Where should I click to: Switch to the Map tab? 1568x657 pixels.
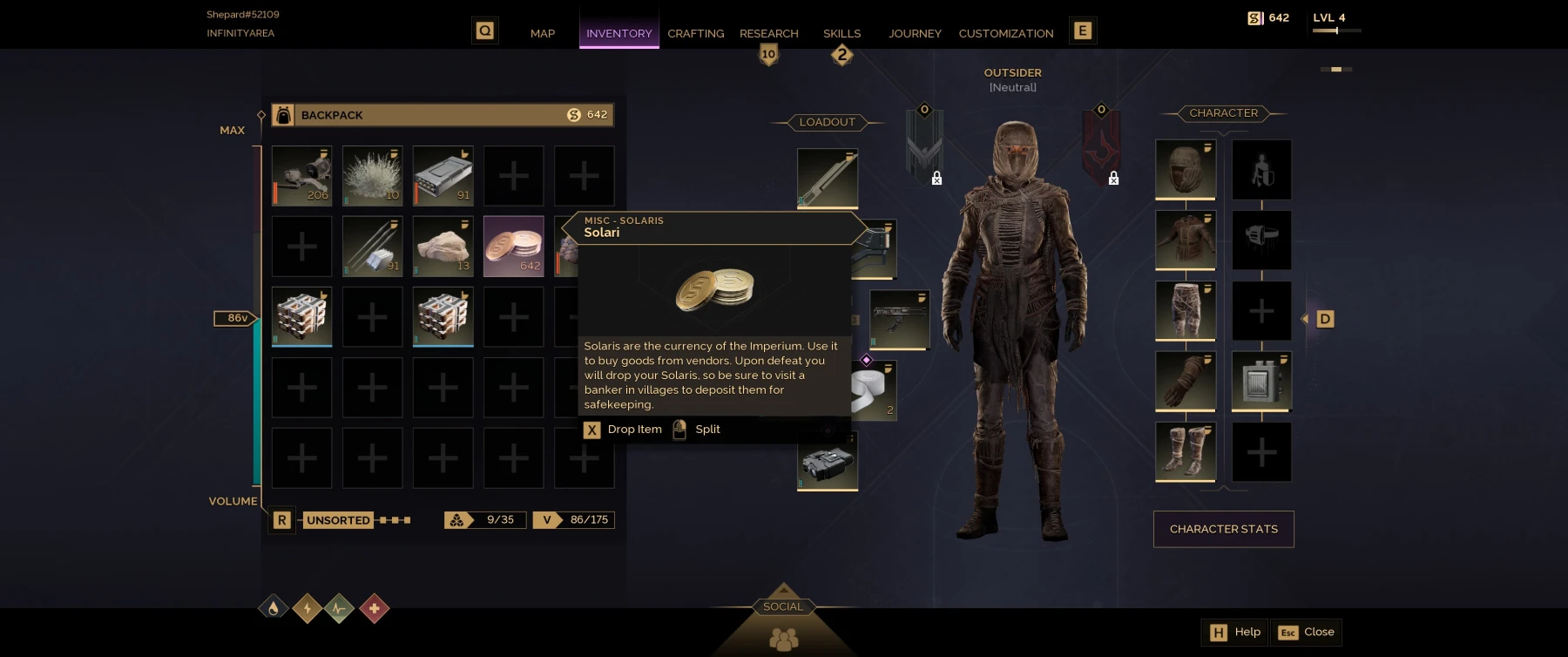(x=542, y=33)
